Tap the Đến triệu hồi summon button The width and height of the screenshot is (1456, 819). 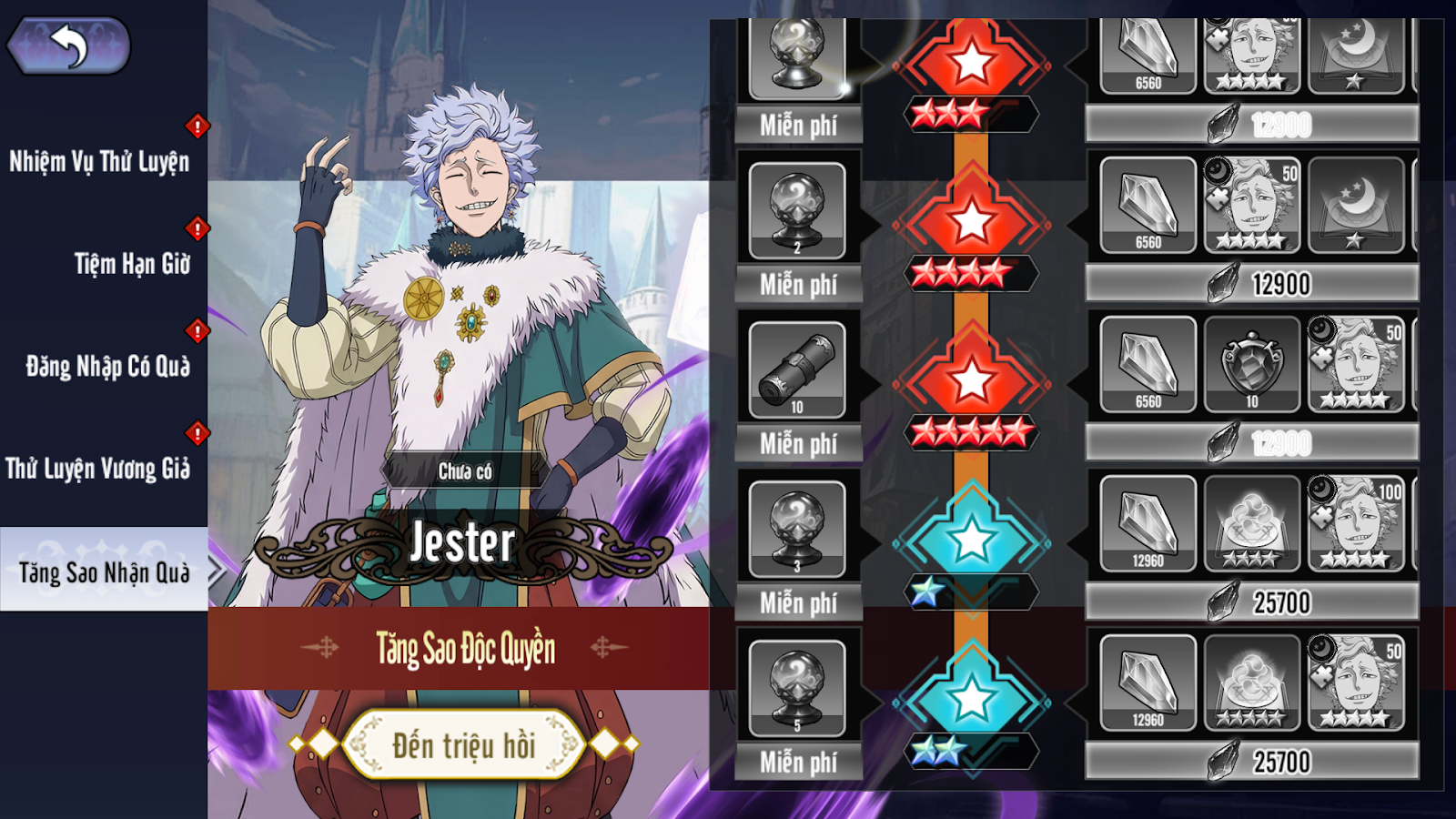(464, 745)
